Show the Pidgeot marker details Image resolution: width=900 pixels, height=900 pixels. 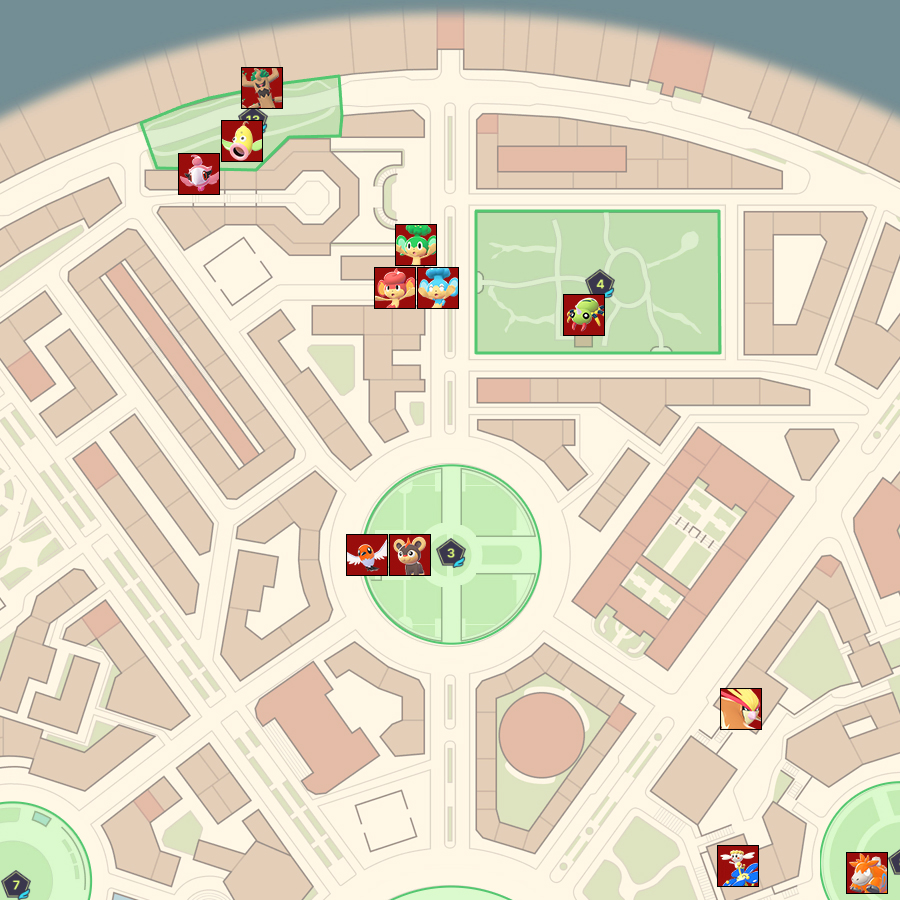741,709
